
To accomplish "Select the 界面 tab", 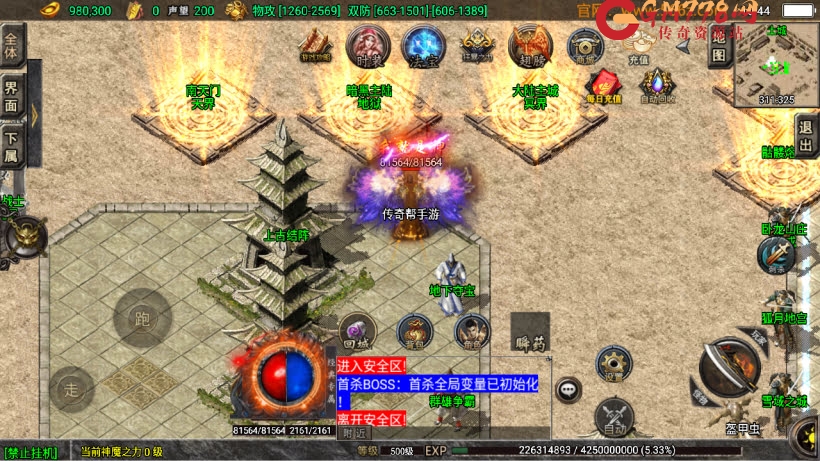I will click(x=12, y=95).
